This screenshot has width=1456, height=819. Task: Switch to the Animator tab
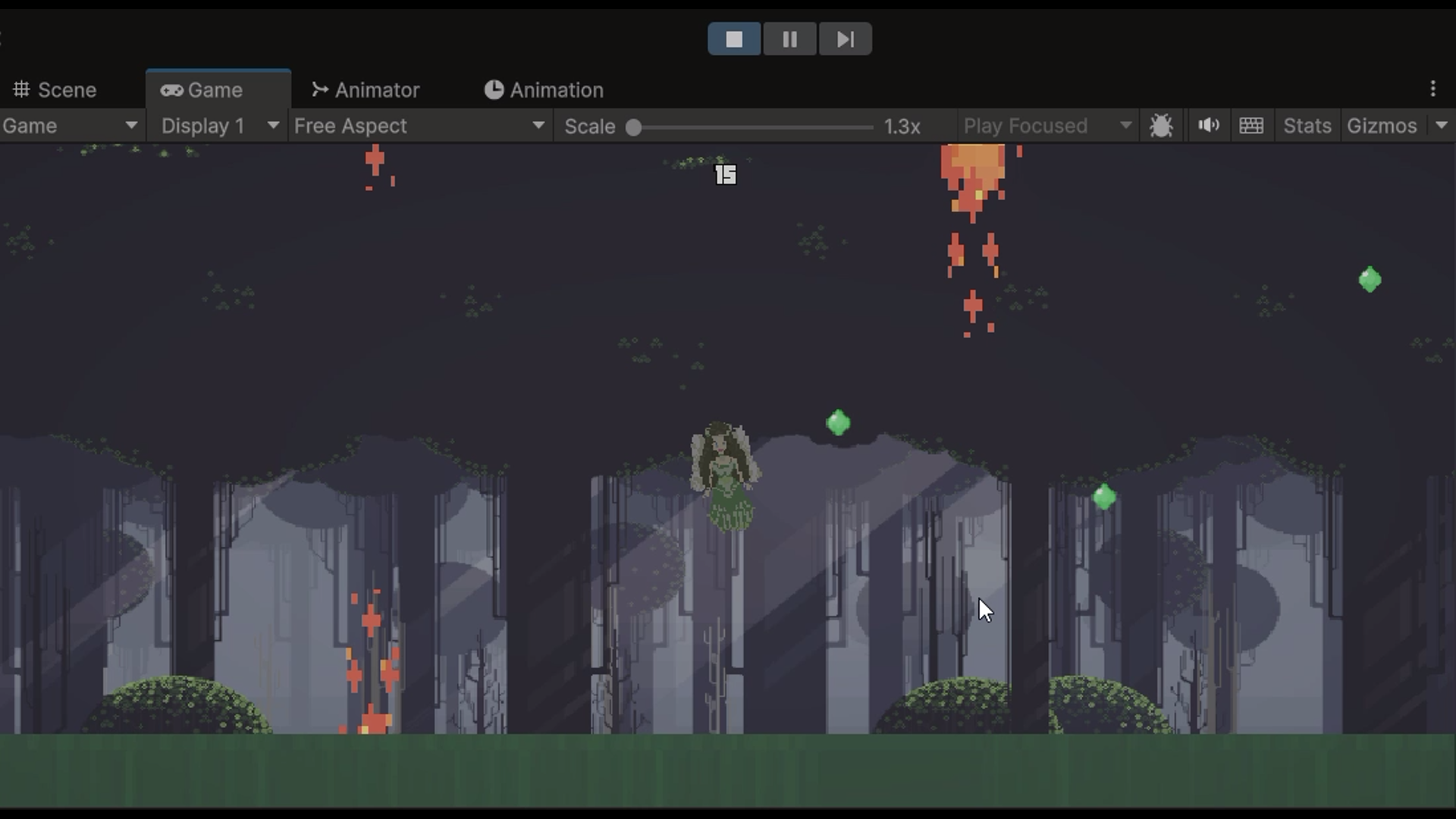pos(377,89)
